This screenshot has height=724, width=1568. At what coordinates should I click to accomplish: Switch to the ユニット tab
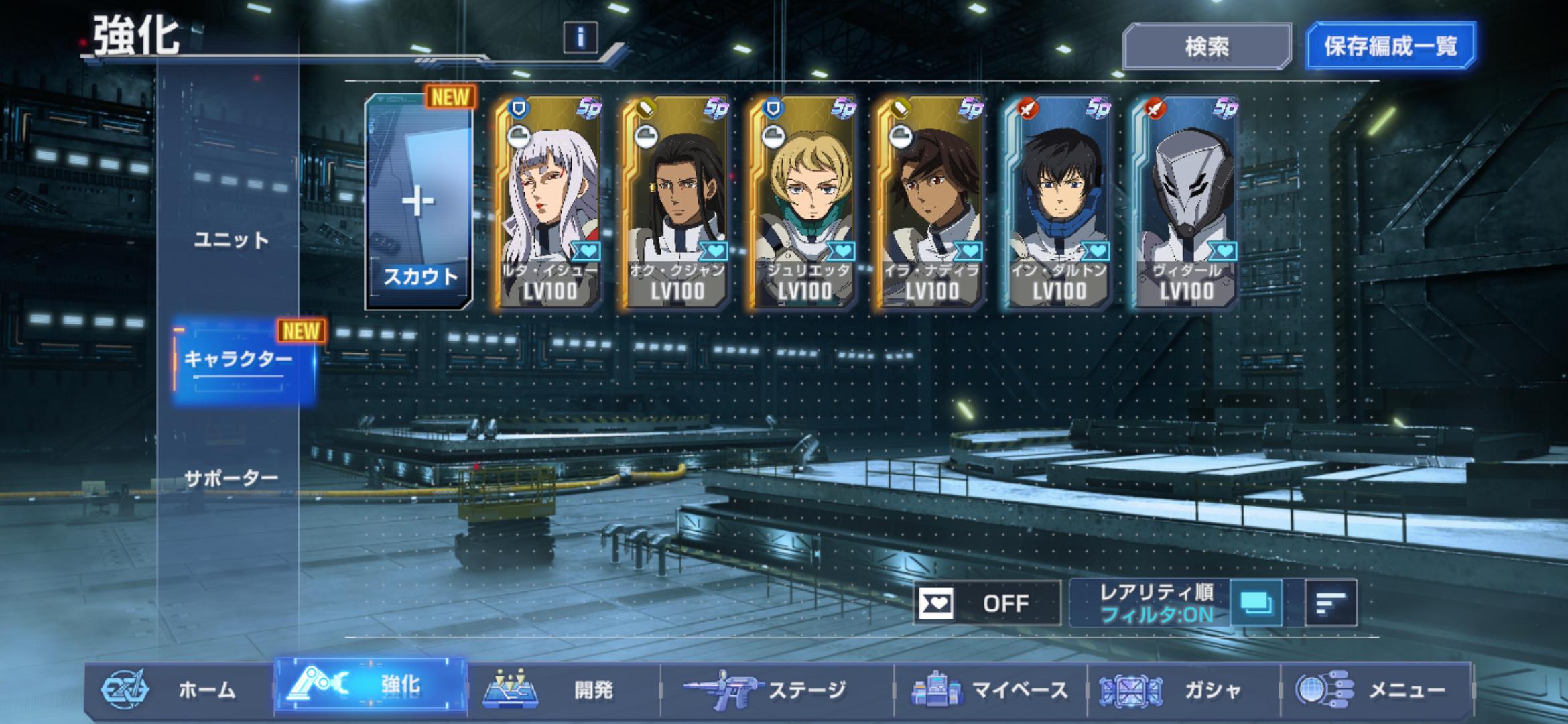[231, 240]
